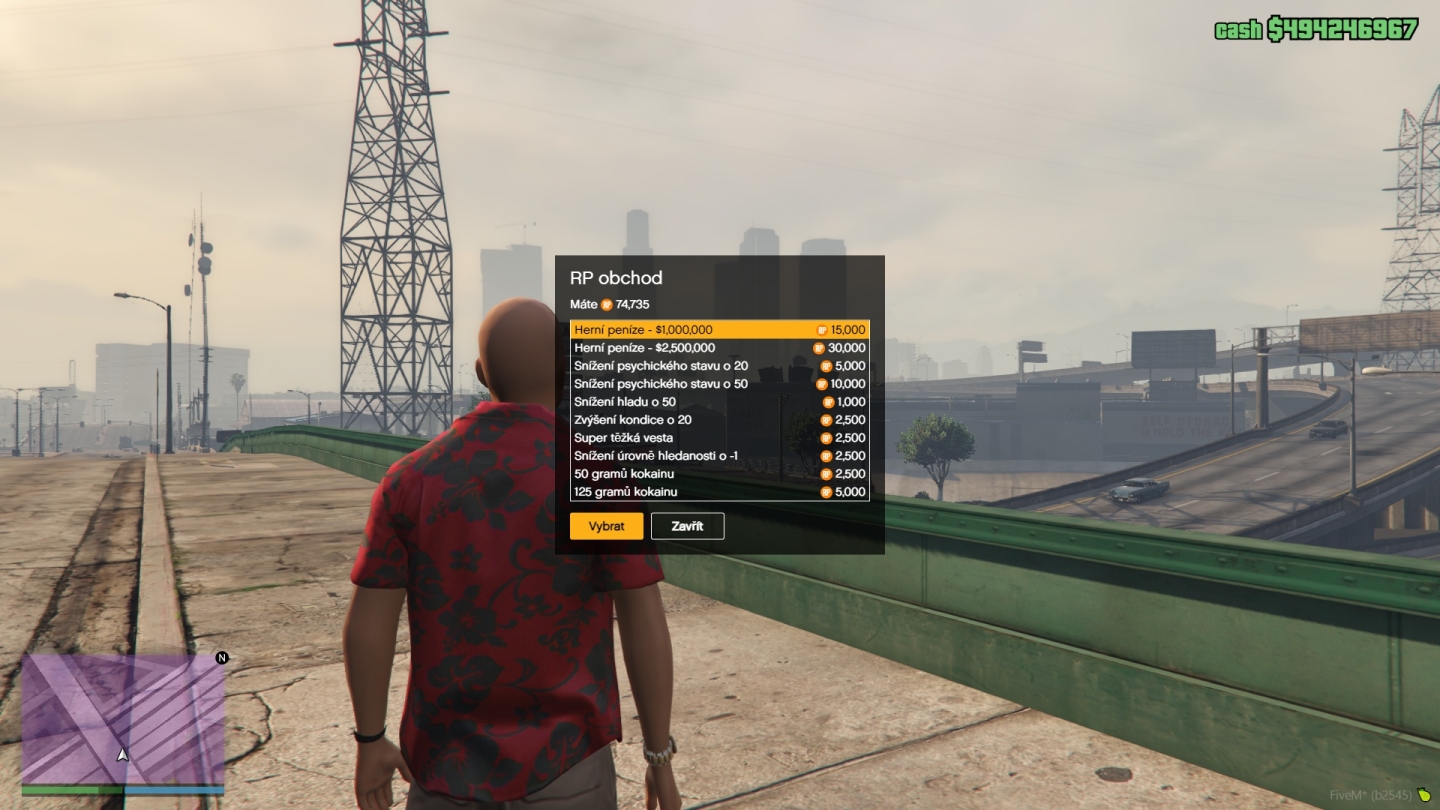The image size is (1440, 810).
Task: Select Snížení úrovně hledanosti o -1
Action: point(719,456)
